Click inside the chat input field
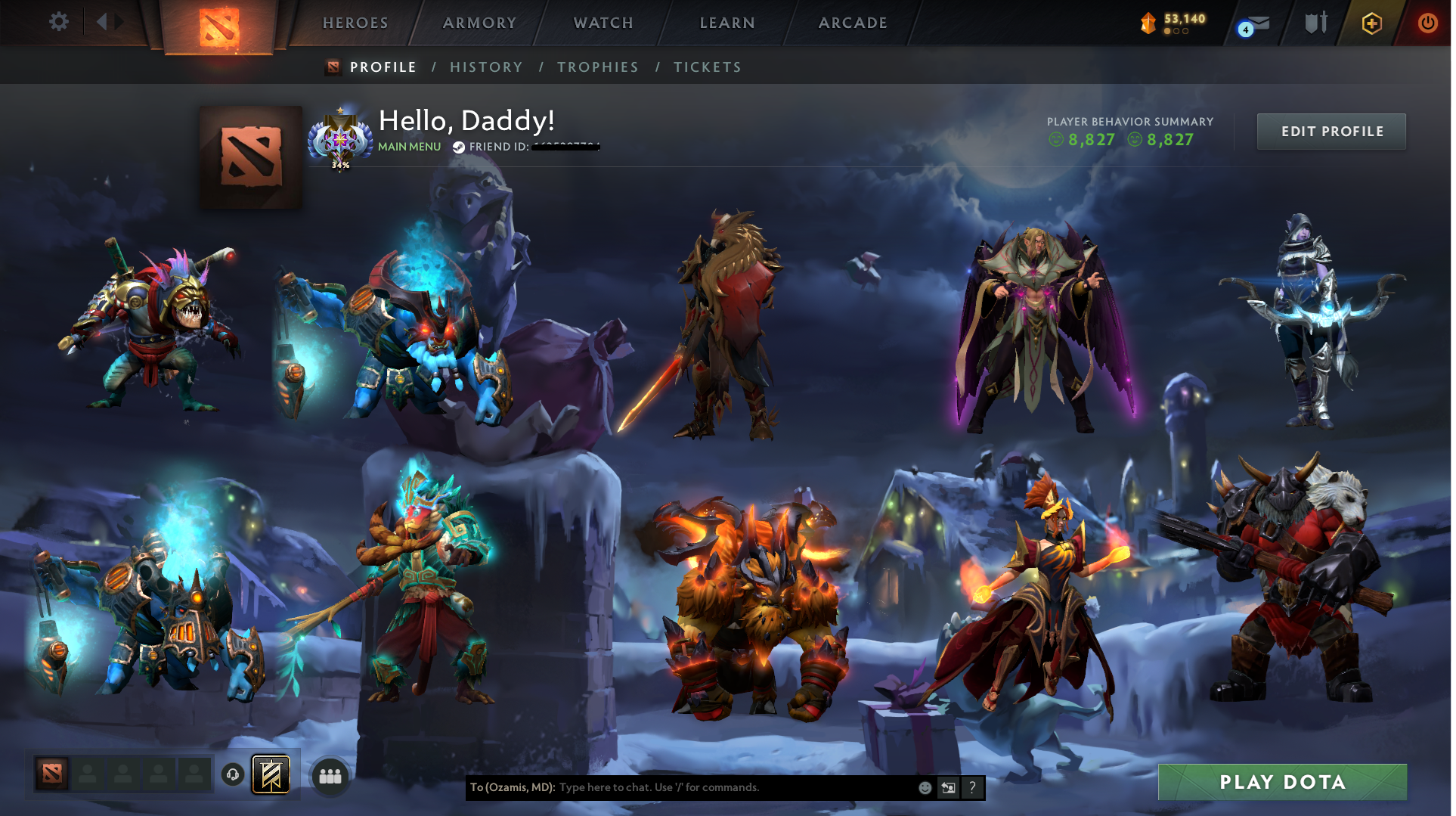The height and width of the screenshot is (816, 1456). coord(718,787)
